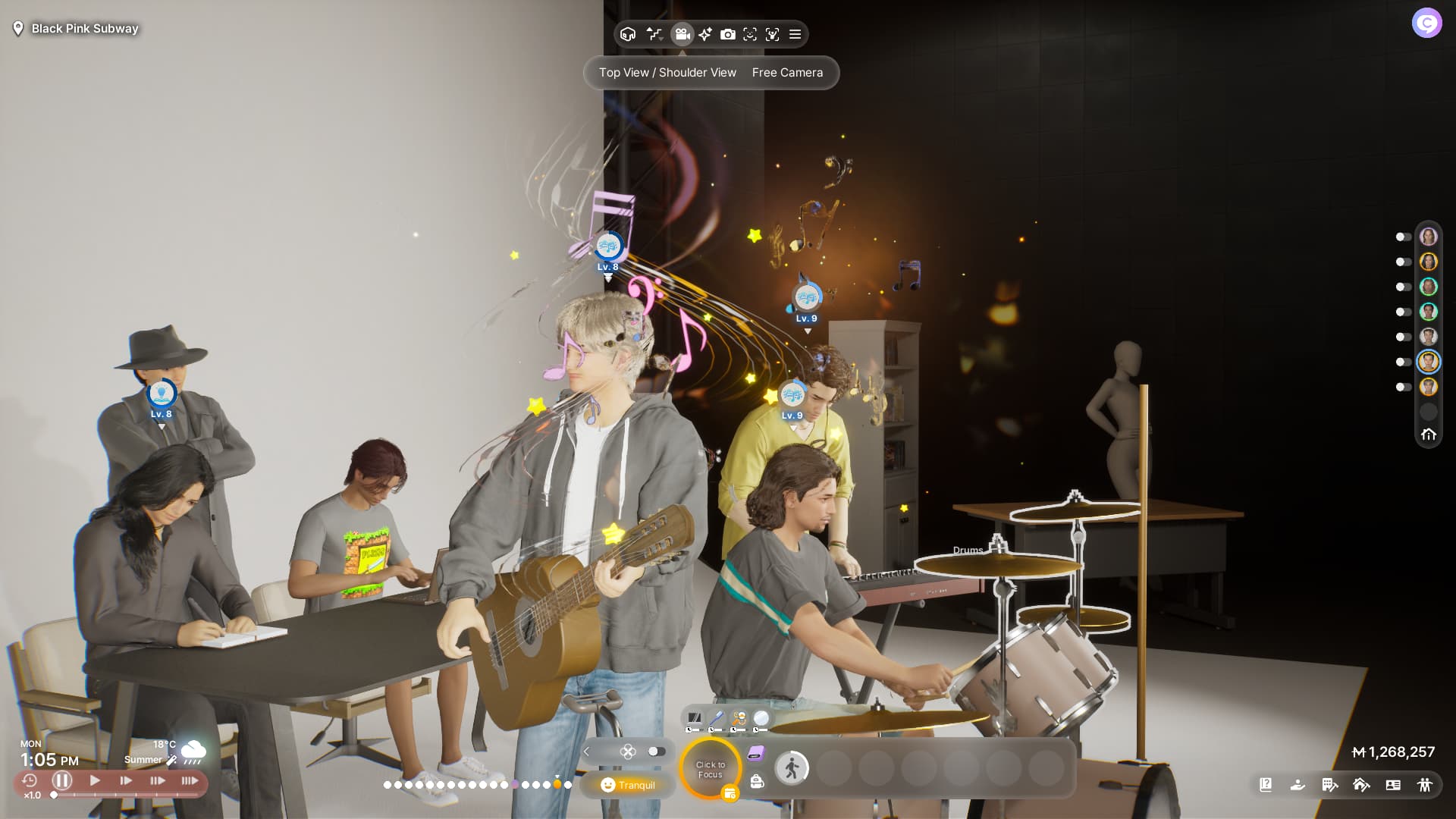Switch to Top View / Shoulder View

[x=667, y=73]
